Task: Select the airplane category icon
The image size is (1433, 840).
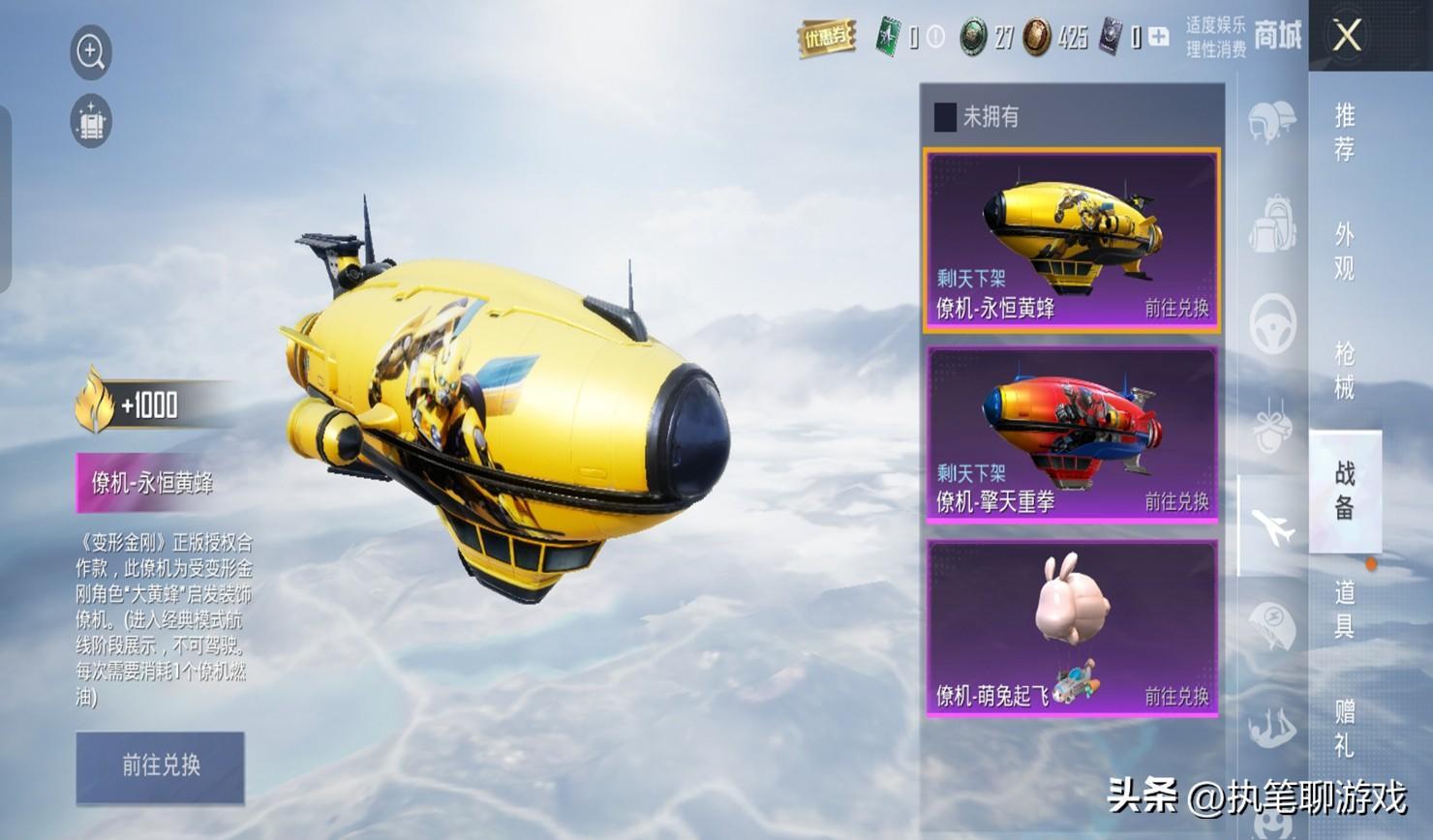Action: coord(1272,527)
